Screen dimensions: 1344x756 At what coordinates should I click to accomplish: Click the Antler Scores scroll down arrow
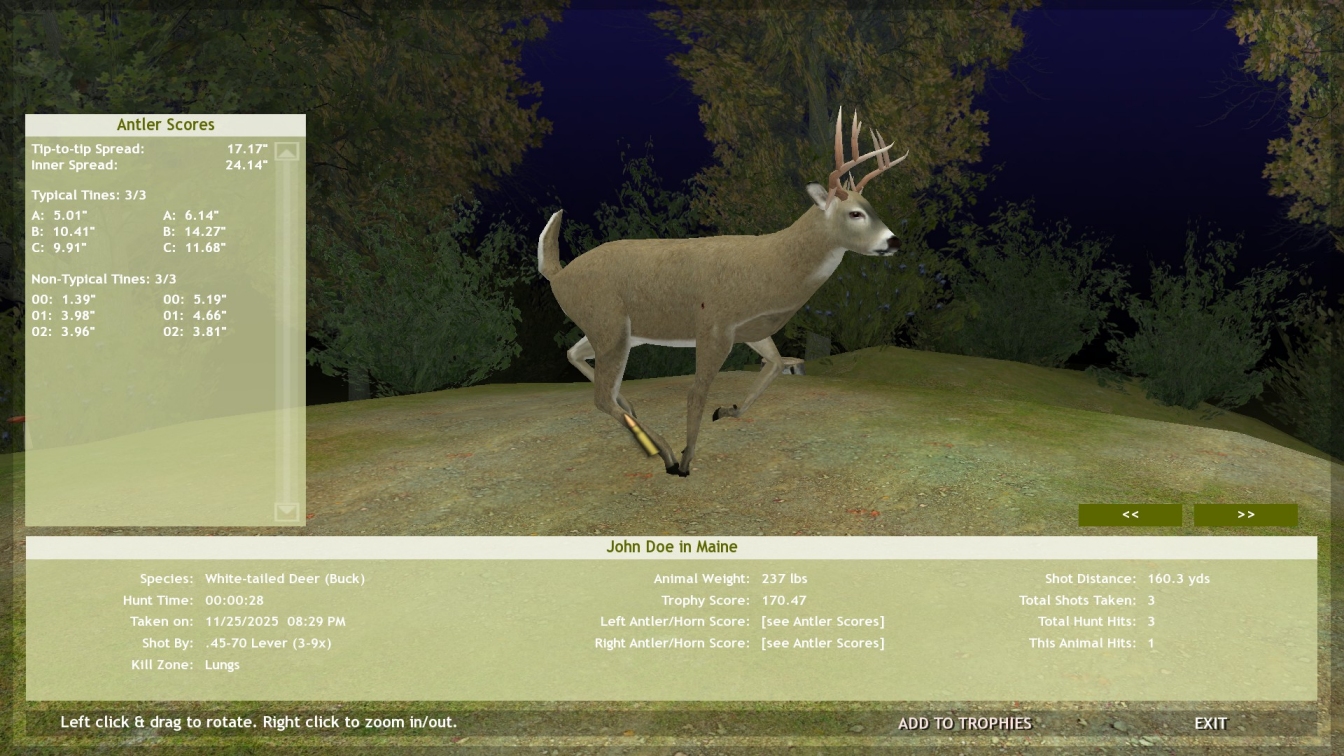click(287, 512)
